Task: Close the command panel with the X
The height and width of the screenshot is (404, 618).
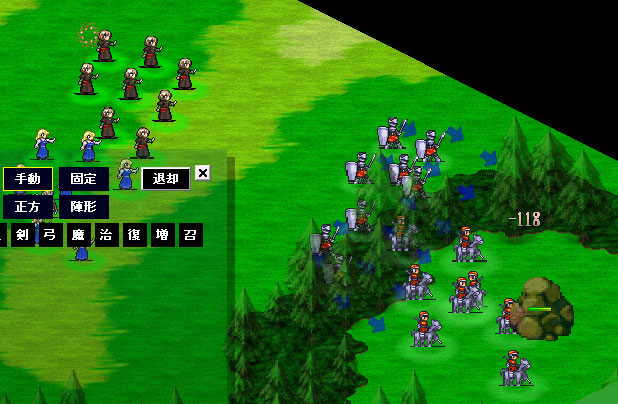Action: [202, 173]
